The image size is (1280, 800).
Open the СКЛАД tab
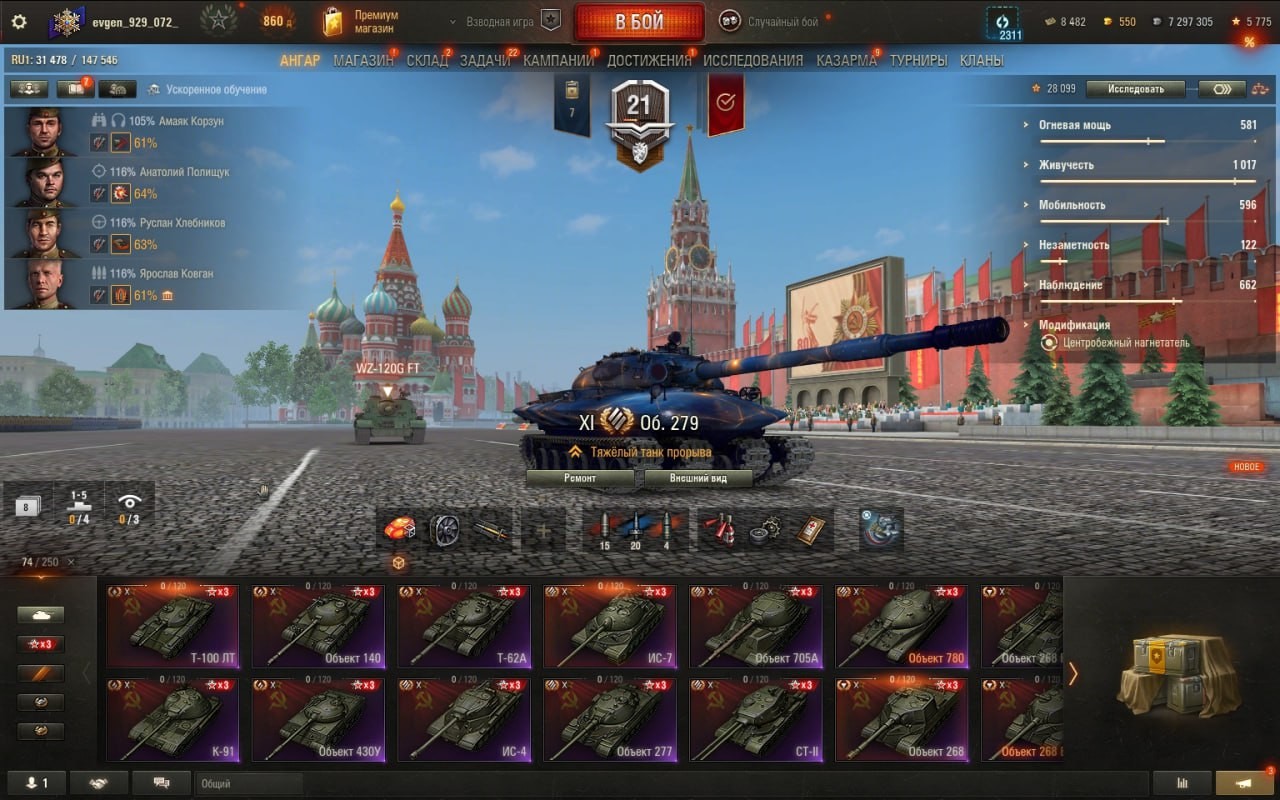coord(427,60)
